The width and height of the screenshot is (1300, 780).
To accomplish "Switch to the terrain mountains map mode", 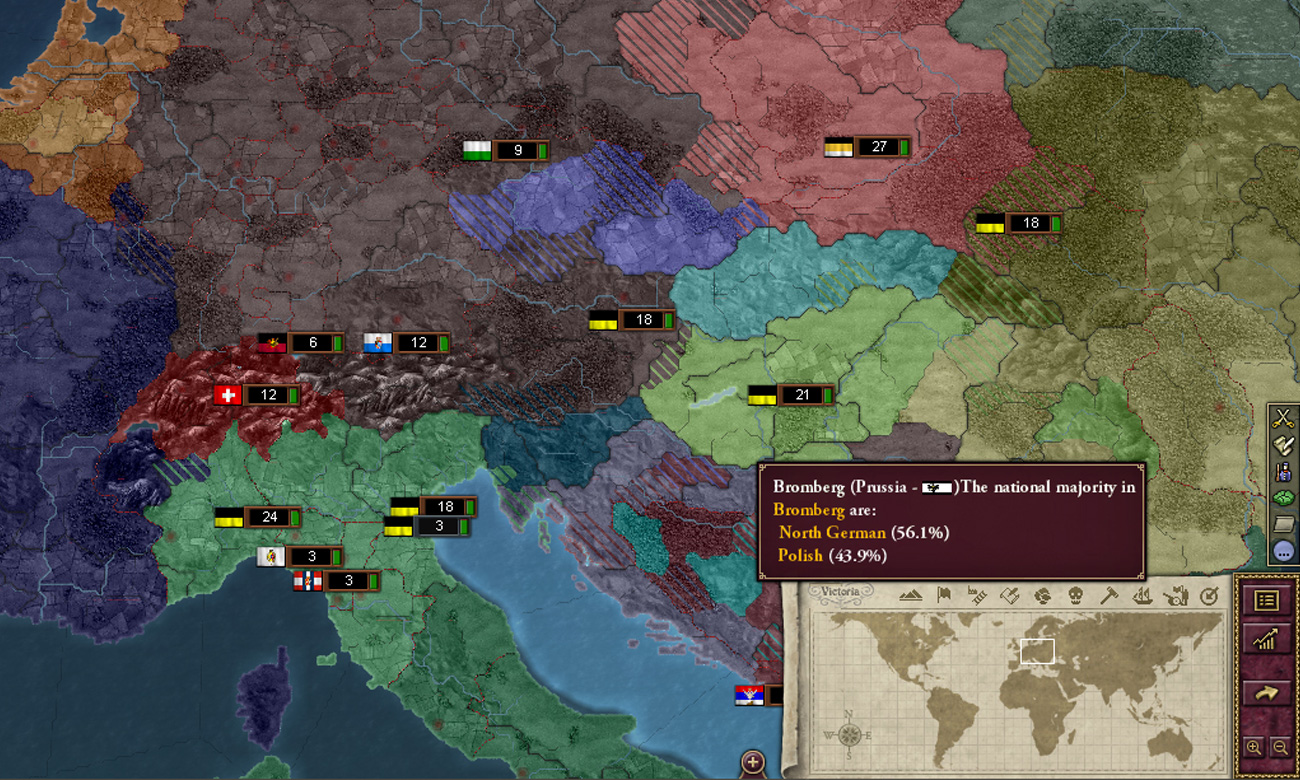I will (x=911, y=596).
